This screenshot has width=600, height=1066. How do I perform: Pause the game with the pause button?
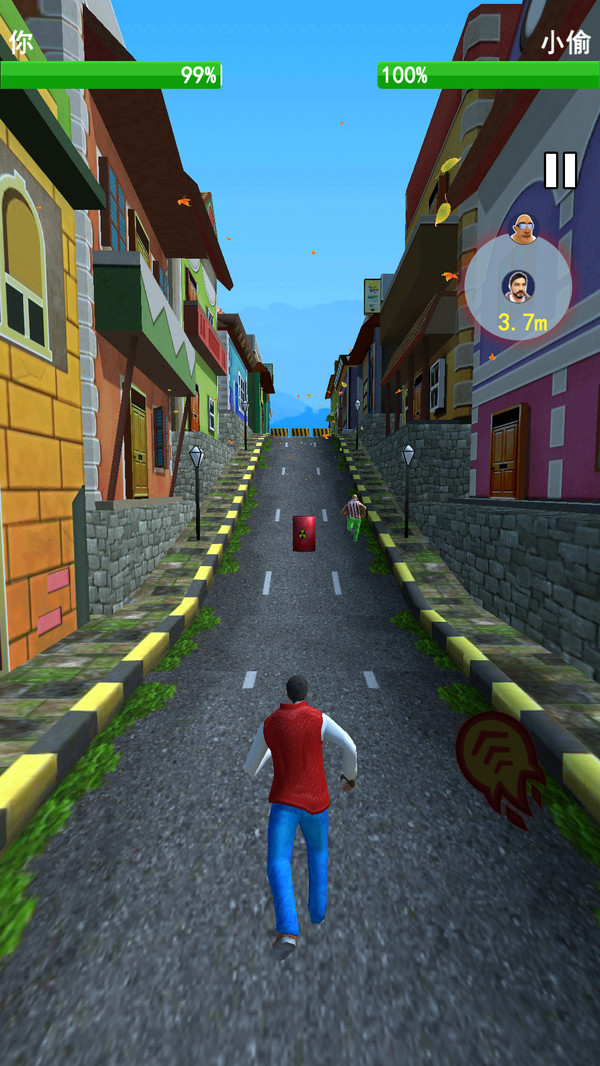coord(560,170)
